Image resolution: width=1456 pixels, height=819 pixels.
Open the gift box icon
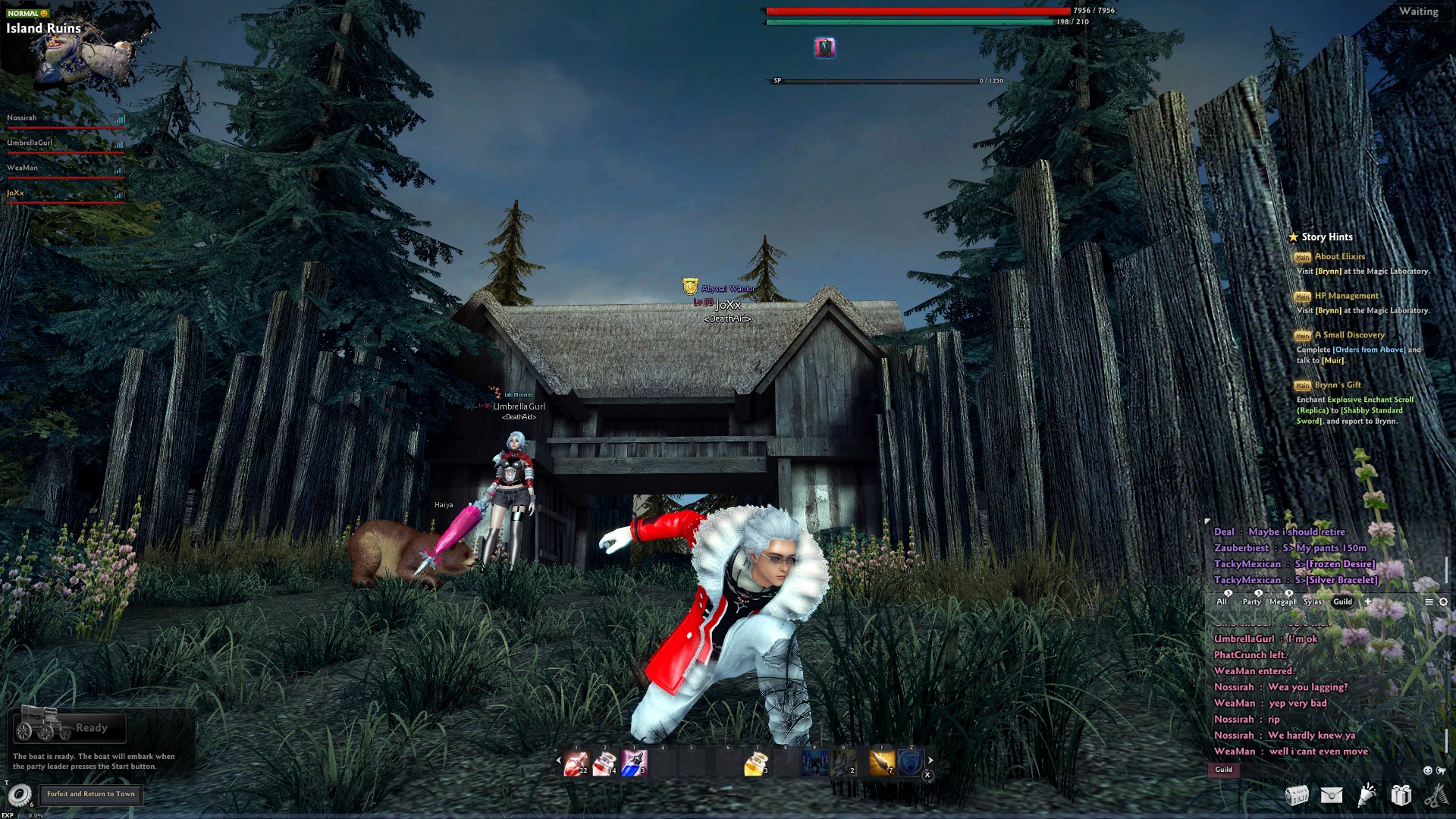(x=1401, y=795)
